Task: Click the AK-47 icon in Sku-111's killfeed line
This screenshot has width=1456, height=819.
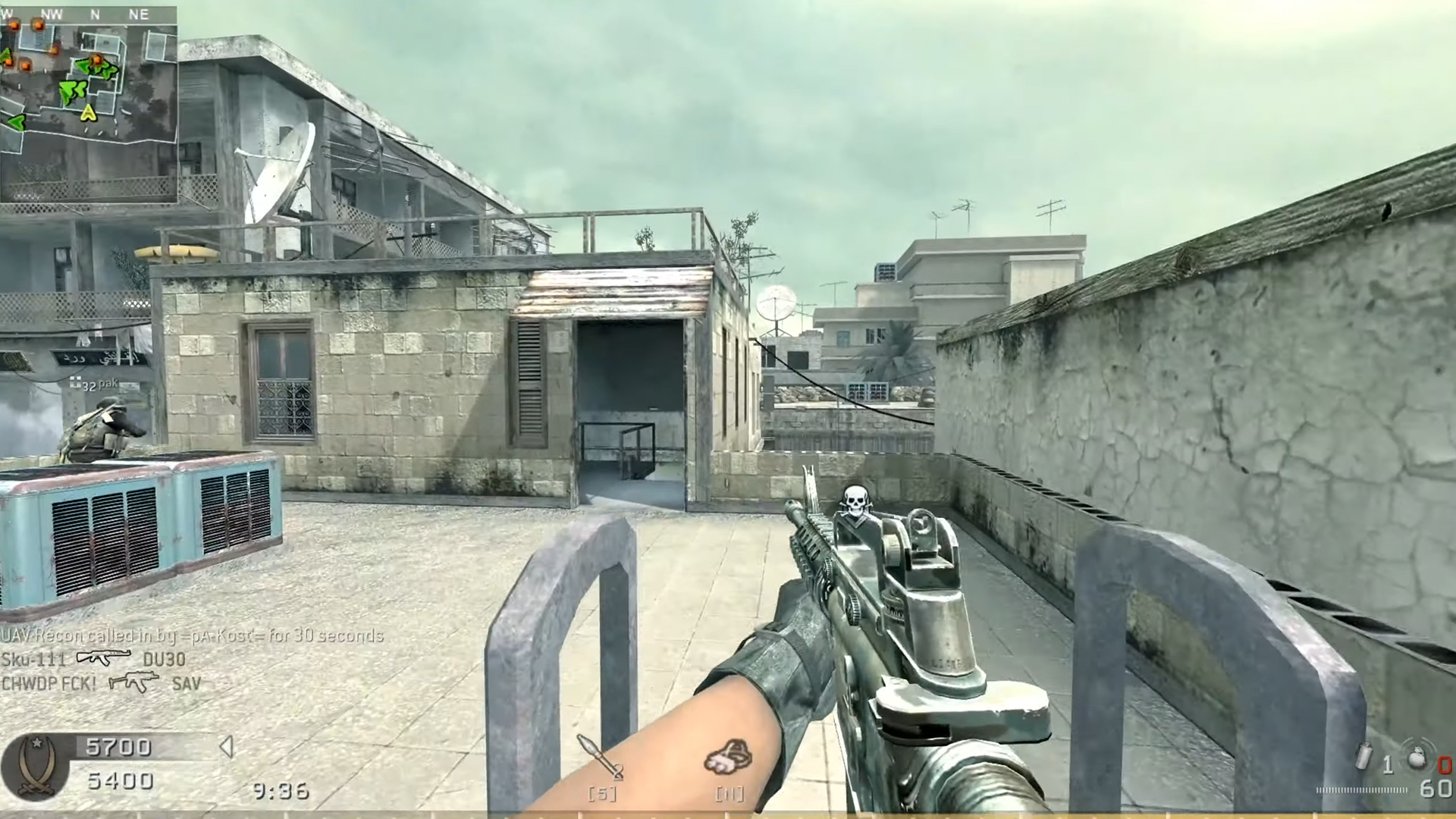Action: [x=103, y=658]
